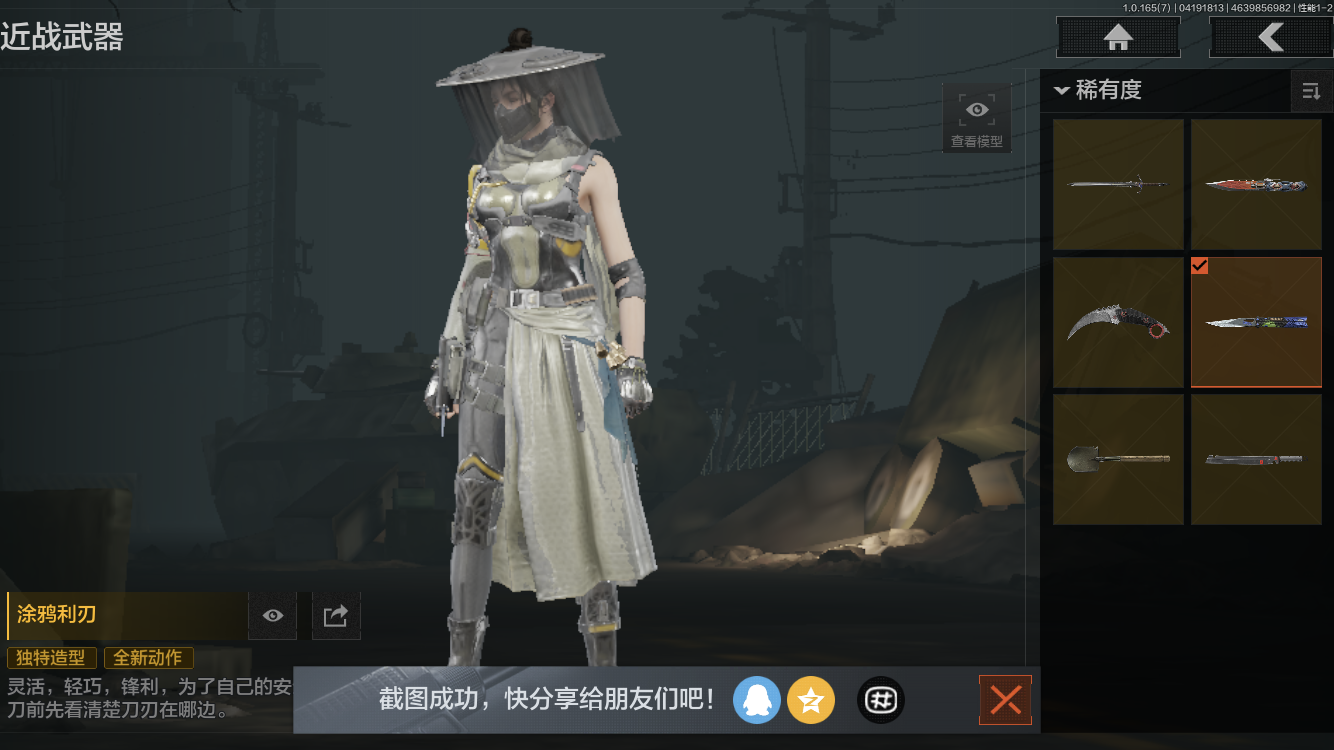Click the Home icon at top right
Viewport: 1334px width, 750px height.
click(1117, 37)
